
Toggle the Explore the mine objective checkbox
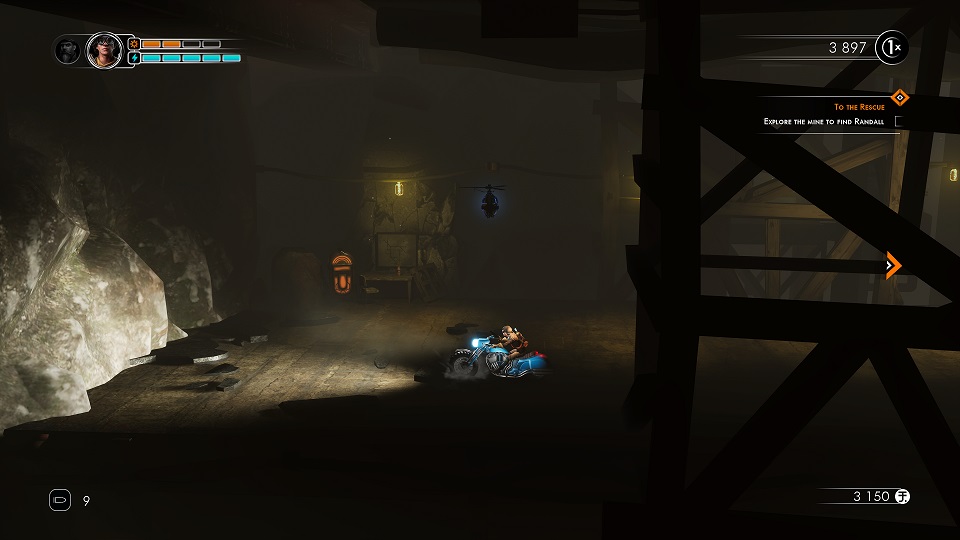click(x=899, y=122)
